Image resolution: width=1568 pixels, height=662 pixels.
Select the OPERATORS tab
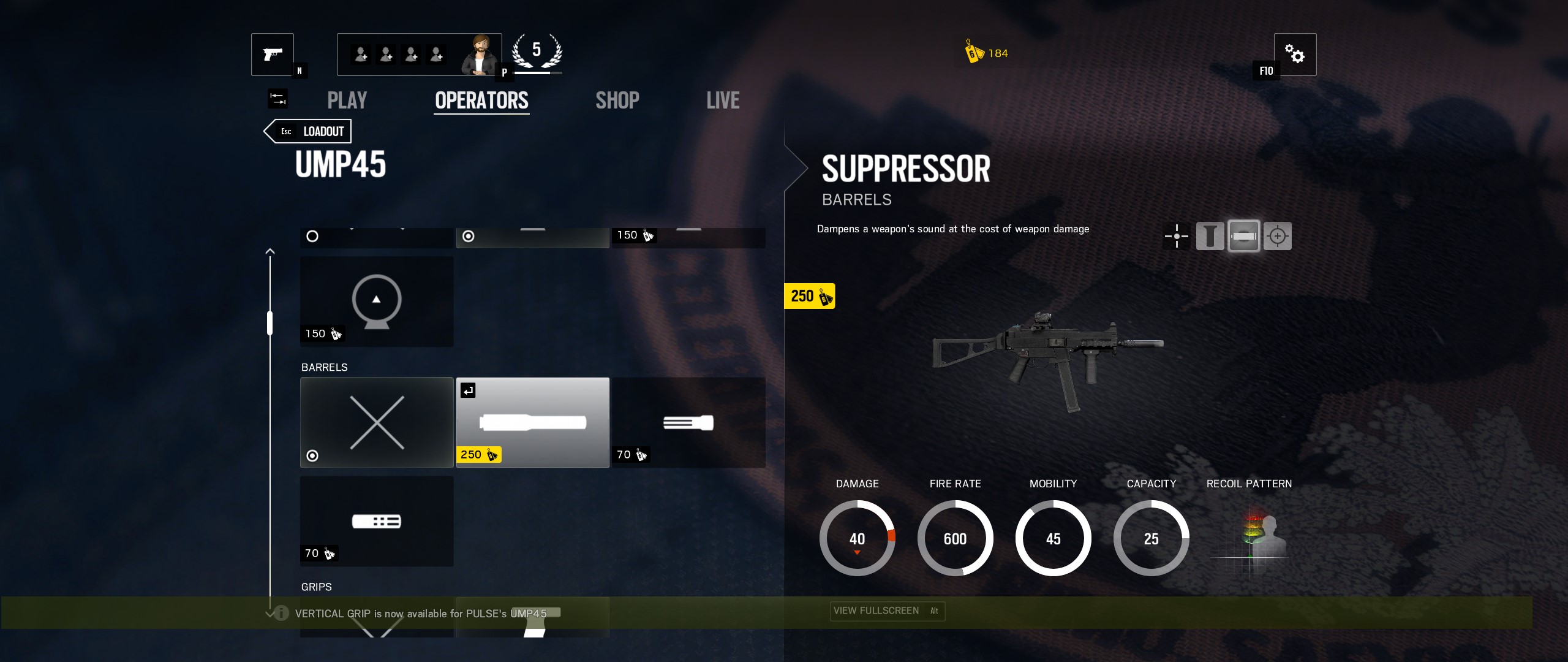(x=481, y=101)
